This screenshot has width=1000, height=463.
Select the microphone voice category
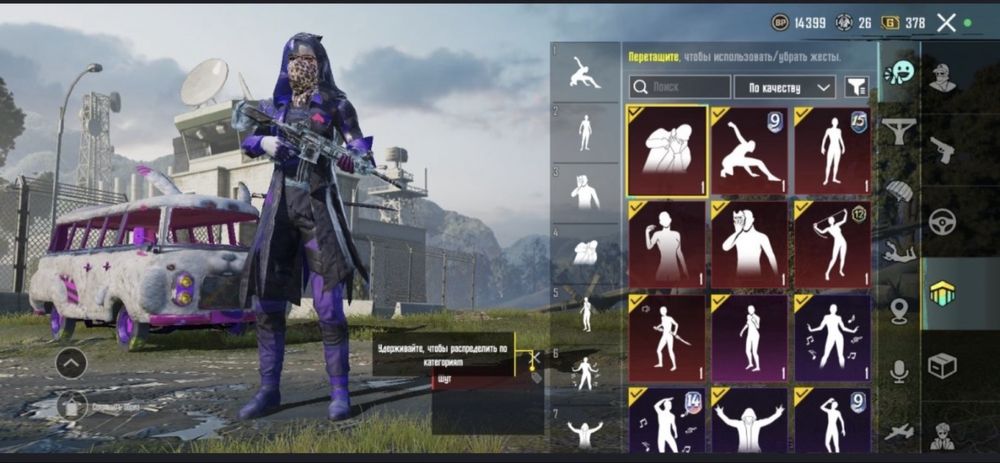[x=900, y=371]
